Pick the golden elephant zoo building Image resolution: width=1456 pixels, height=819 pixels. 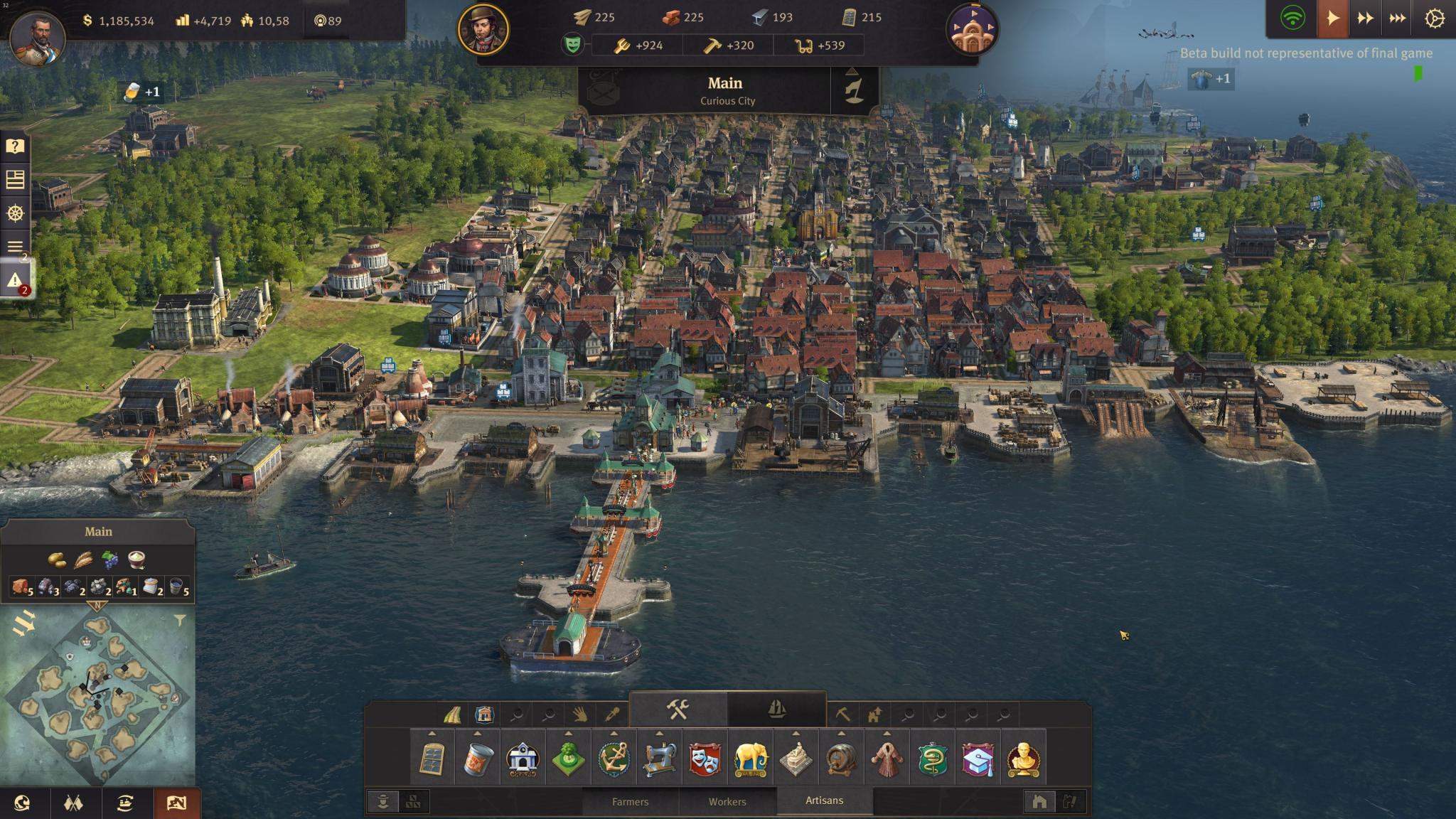point(751,759)
